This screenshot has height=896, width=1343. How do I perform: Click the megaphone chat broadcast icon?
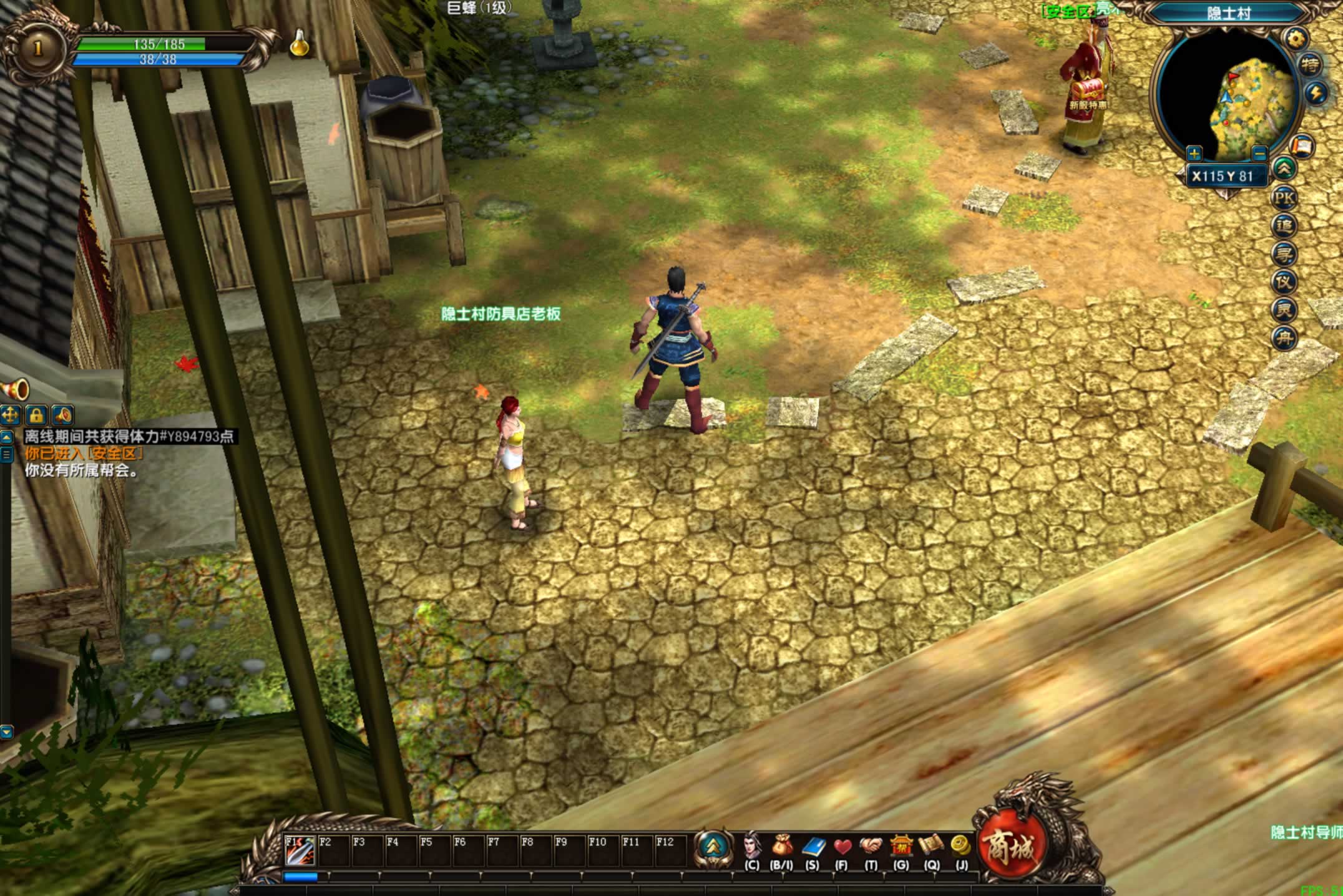click(x=15, y=391)
